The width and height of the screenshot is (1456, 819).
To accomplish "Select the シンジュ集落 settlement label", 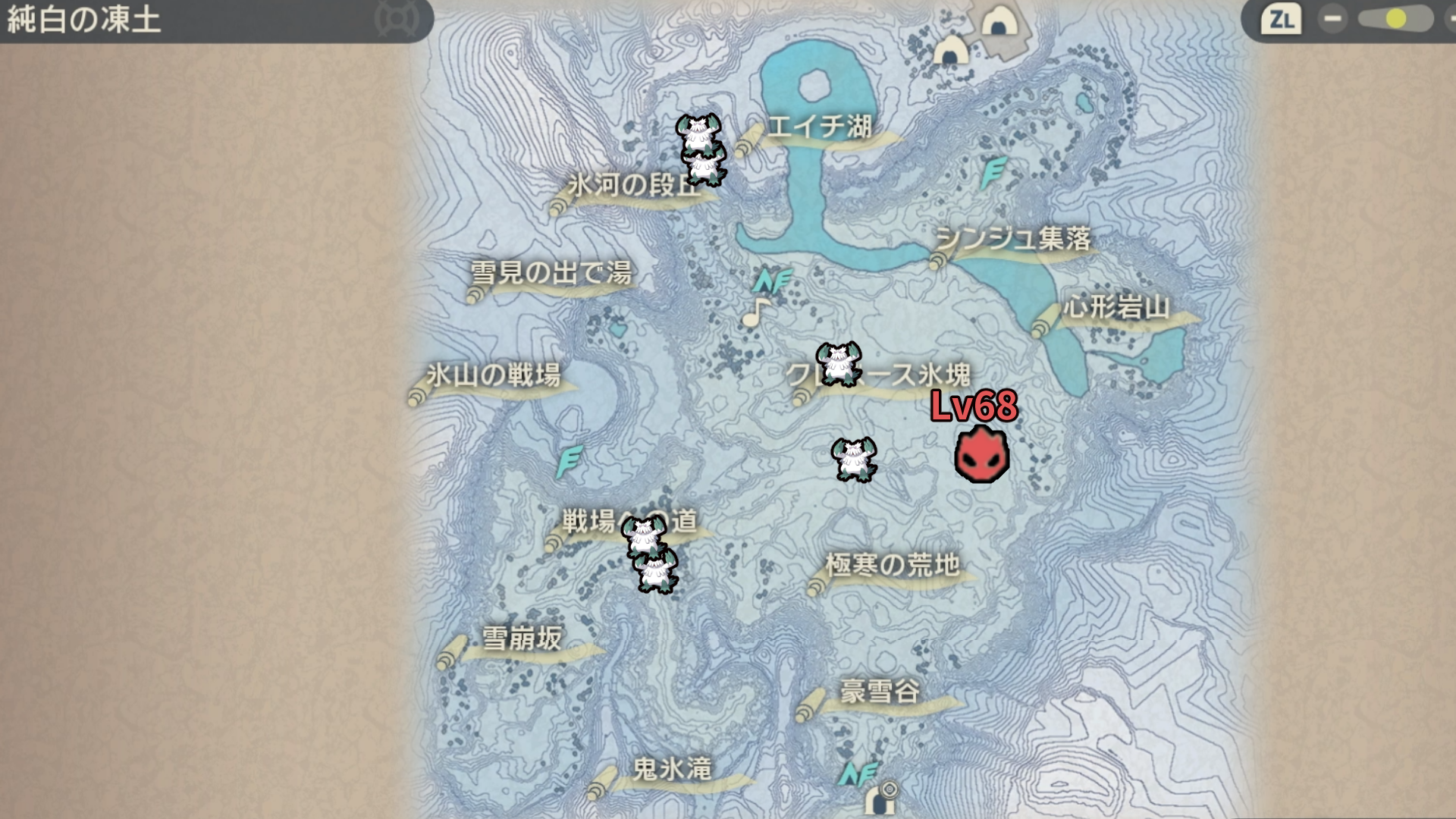I will click(x=1013, y=240).
